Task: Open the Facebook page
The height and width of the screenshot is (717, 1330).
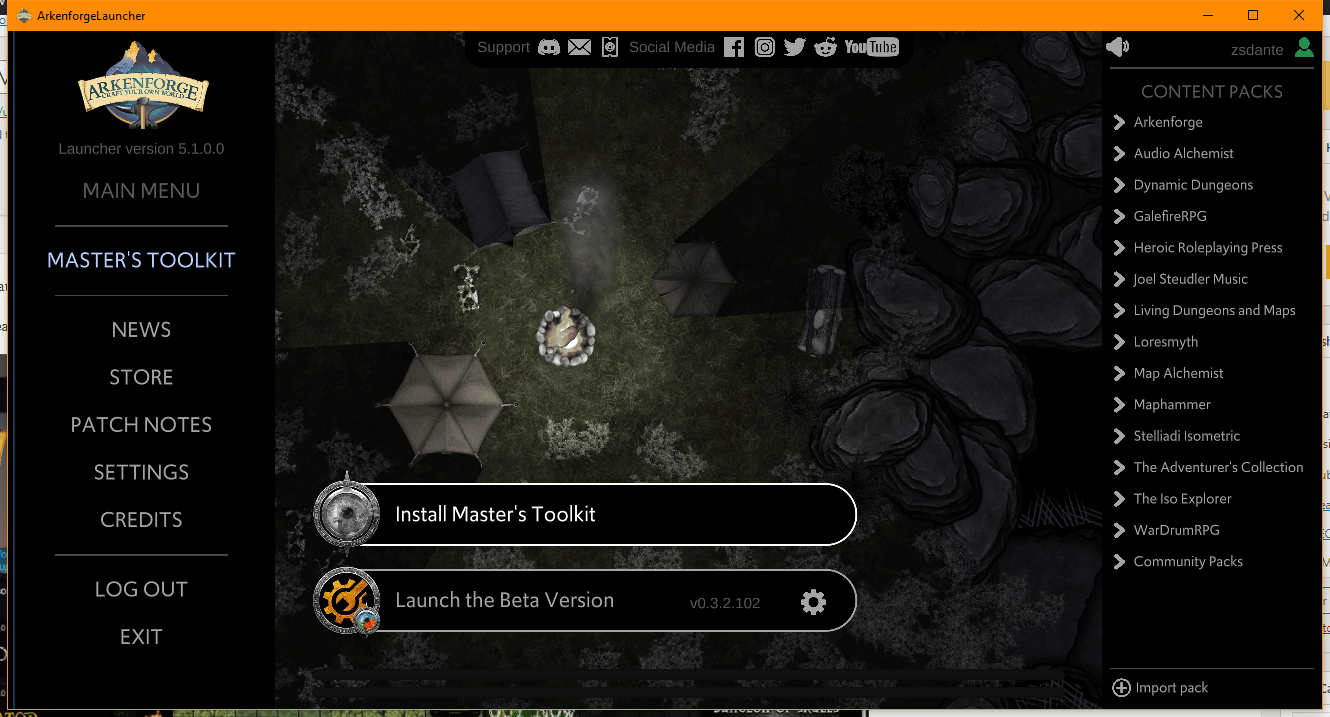Action: click(734, 47)
